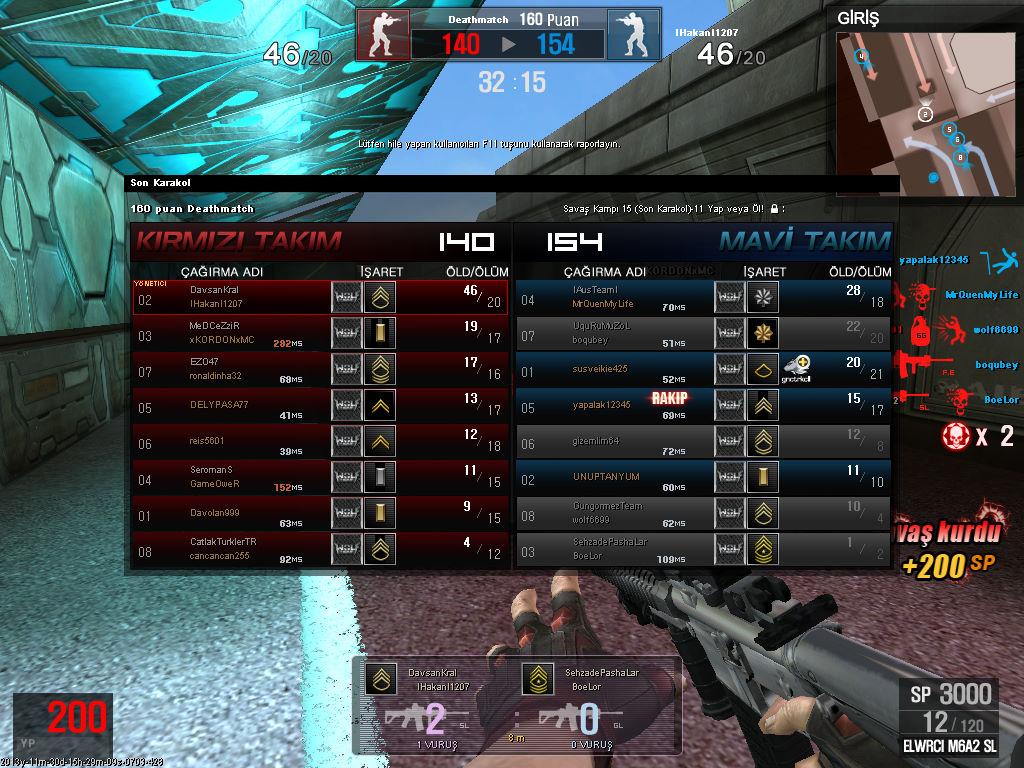Select GameOweR's scoreboard entry
This screenshot has height=768, width=1024.
[320, 477]
